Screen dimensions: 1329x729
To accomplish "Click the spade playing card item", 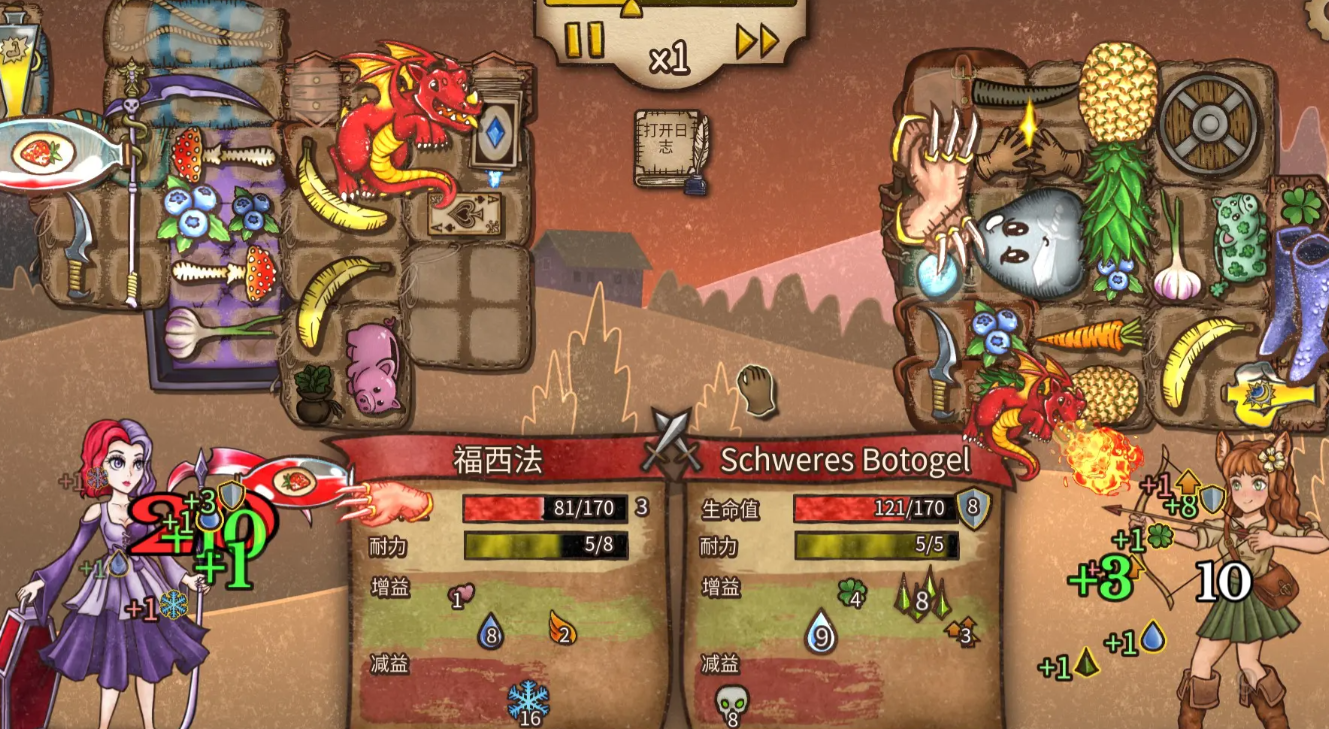I will tap(463, 214).
